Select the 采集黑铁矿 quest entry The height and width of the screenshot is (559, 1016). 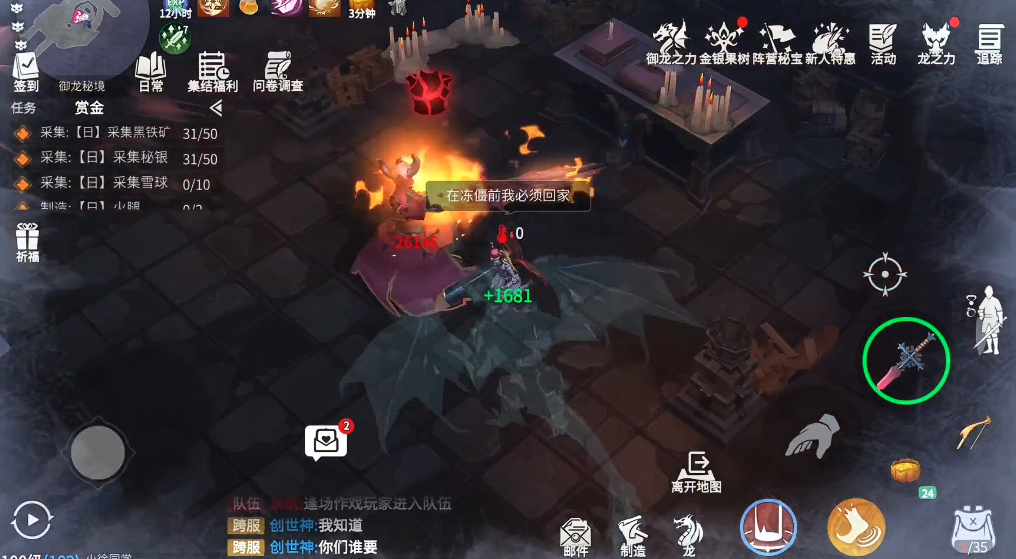click(115, 133)
